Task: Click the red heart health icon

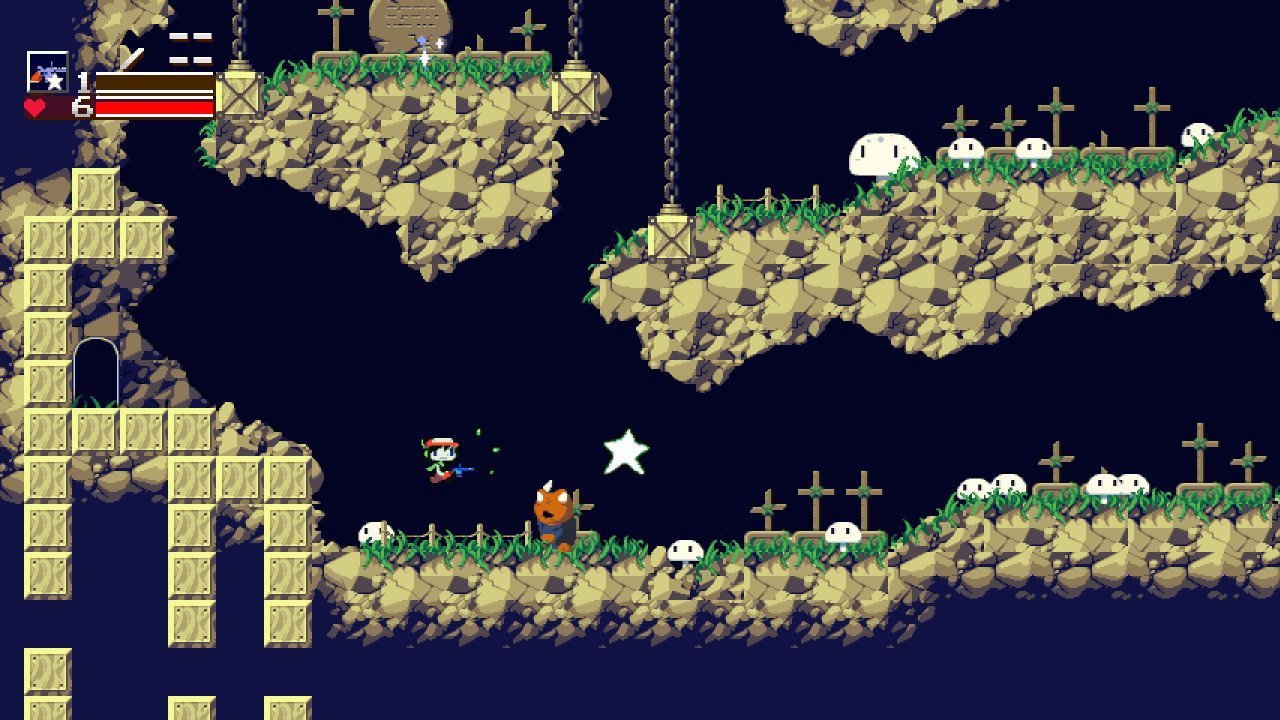Action: 33,106
